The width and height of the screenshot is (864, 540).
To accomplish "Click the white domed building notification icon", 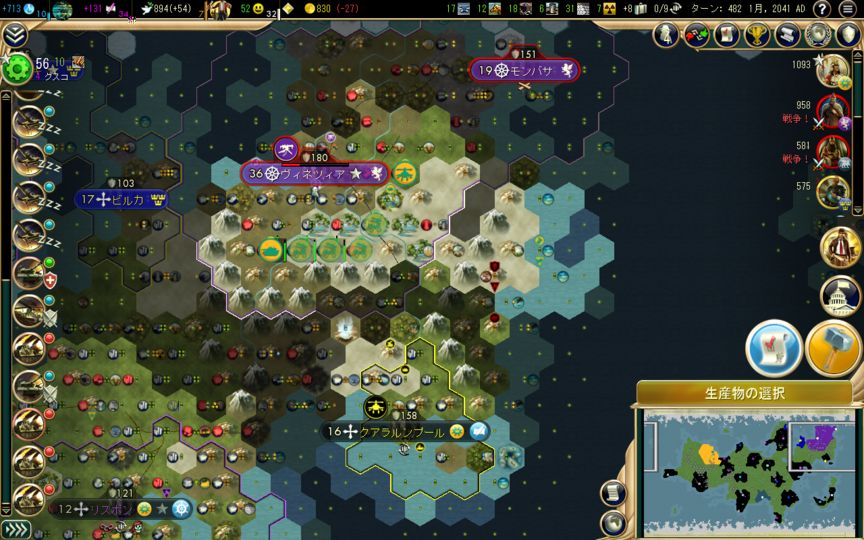I will [841, 296].
